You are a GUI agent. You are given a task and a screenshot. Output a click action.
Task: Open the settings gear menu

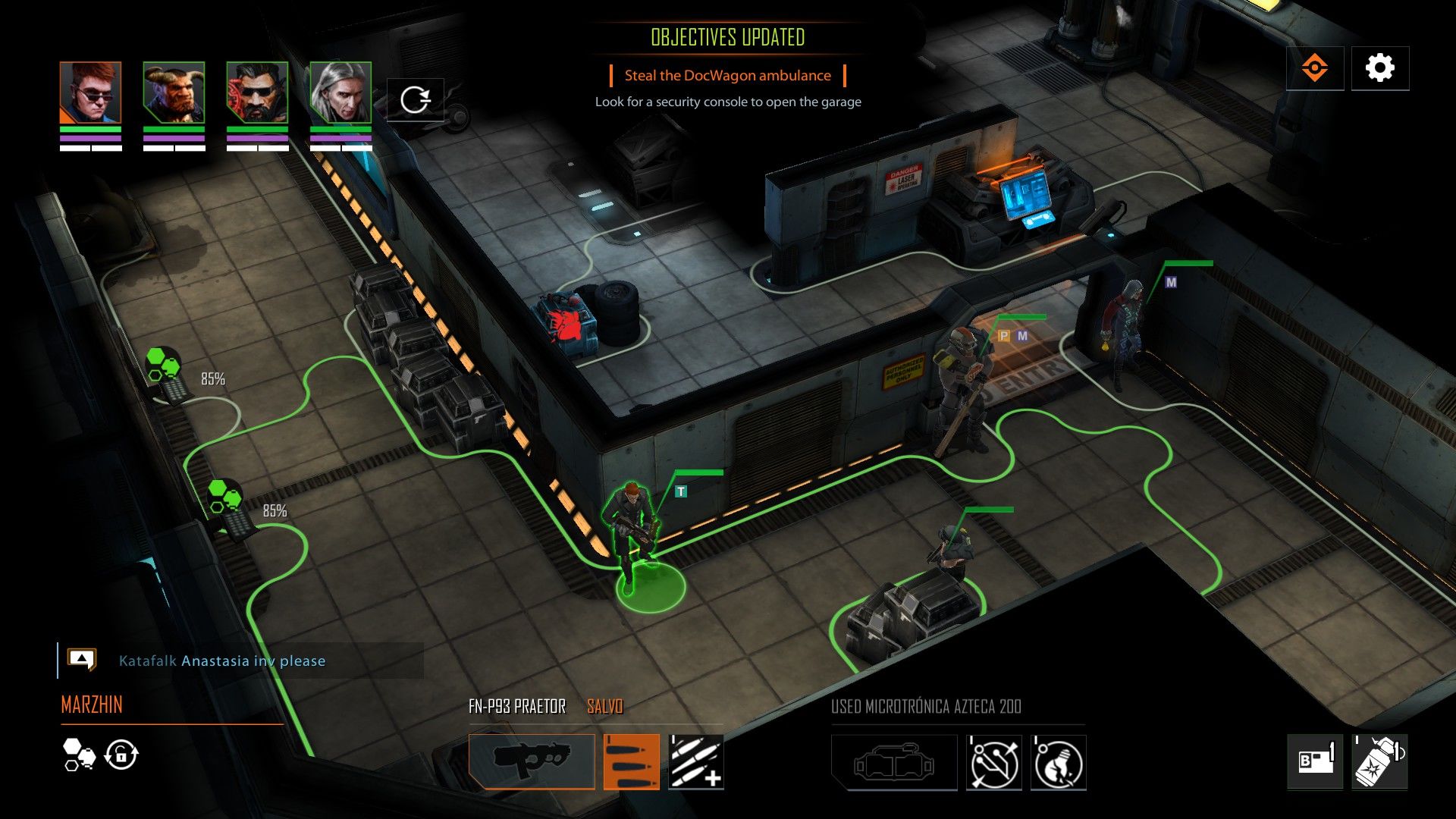(x=1379, y=68)
